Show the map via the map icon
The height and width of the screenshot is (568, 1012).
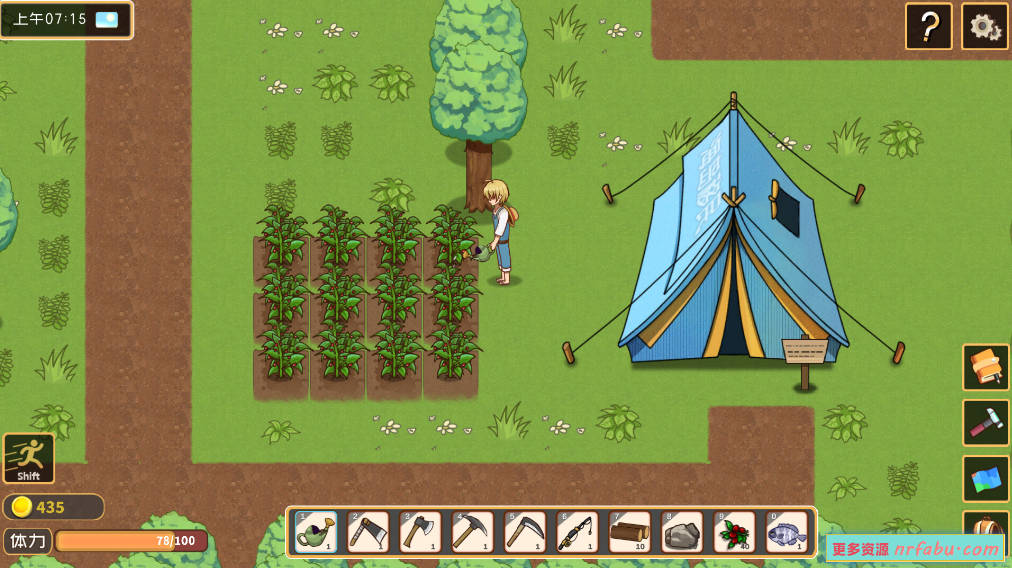pyautogui.click(x=986, y=479)
